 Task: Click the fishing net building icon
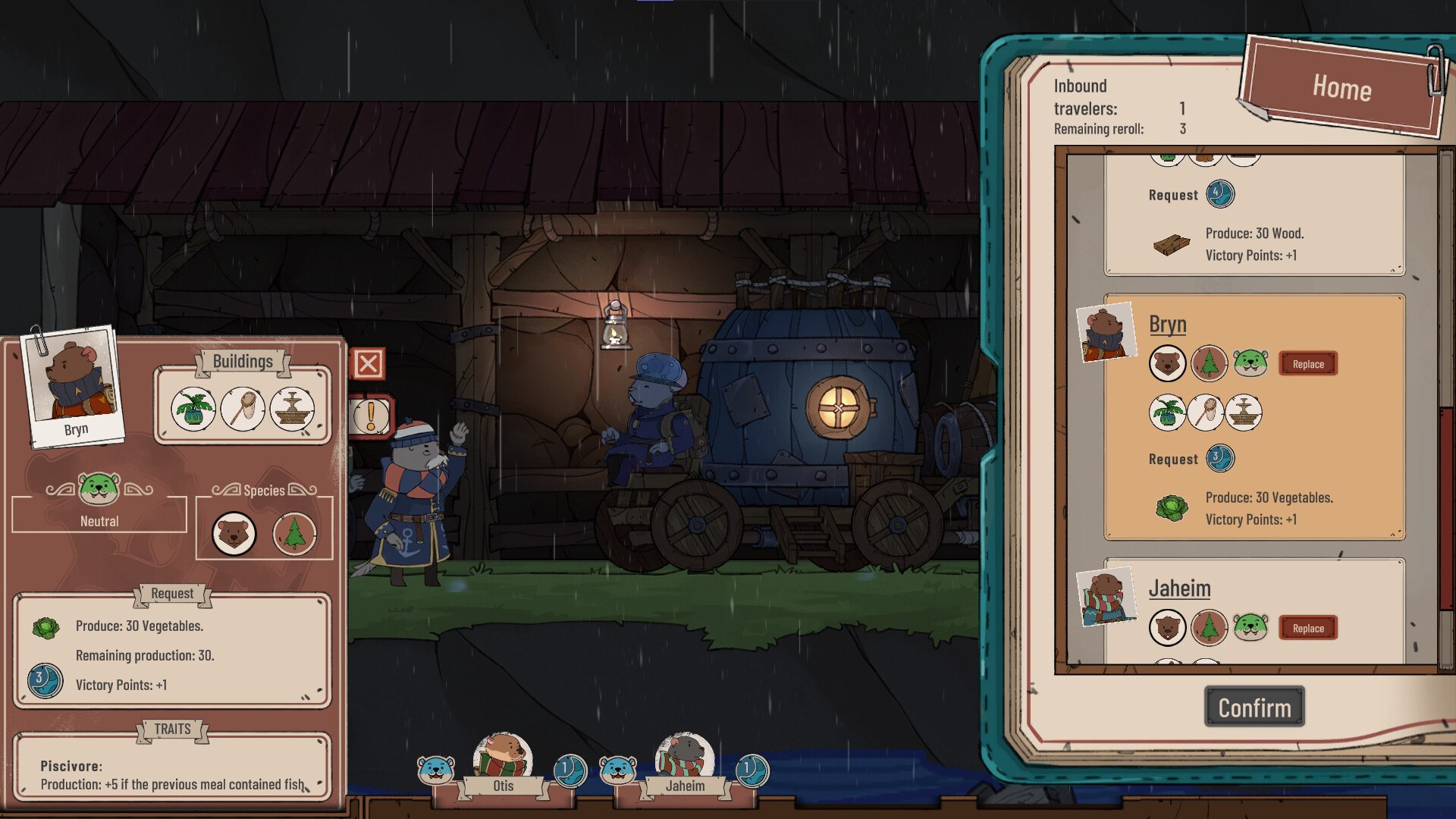coord(243,408)
